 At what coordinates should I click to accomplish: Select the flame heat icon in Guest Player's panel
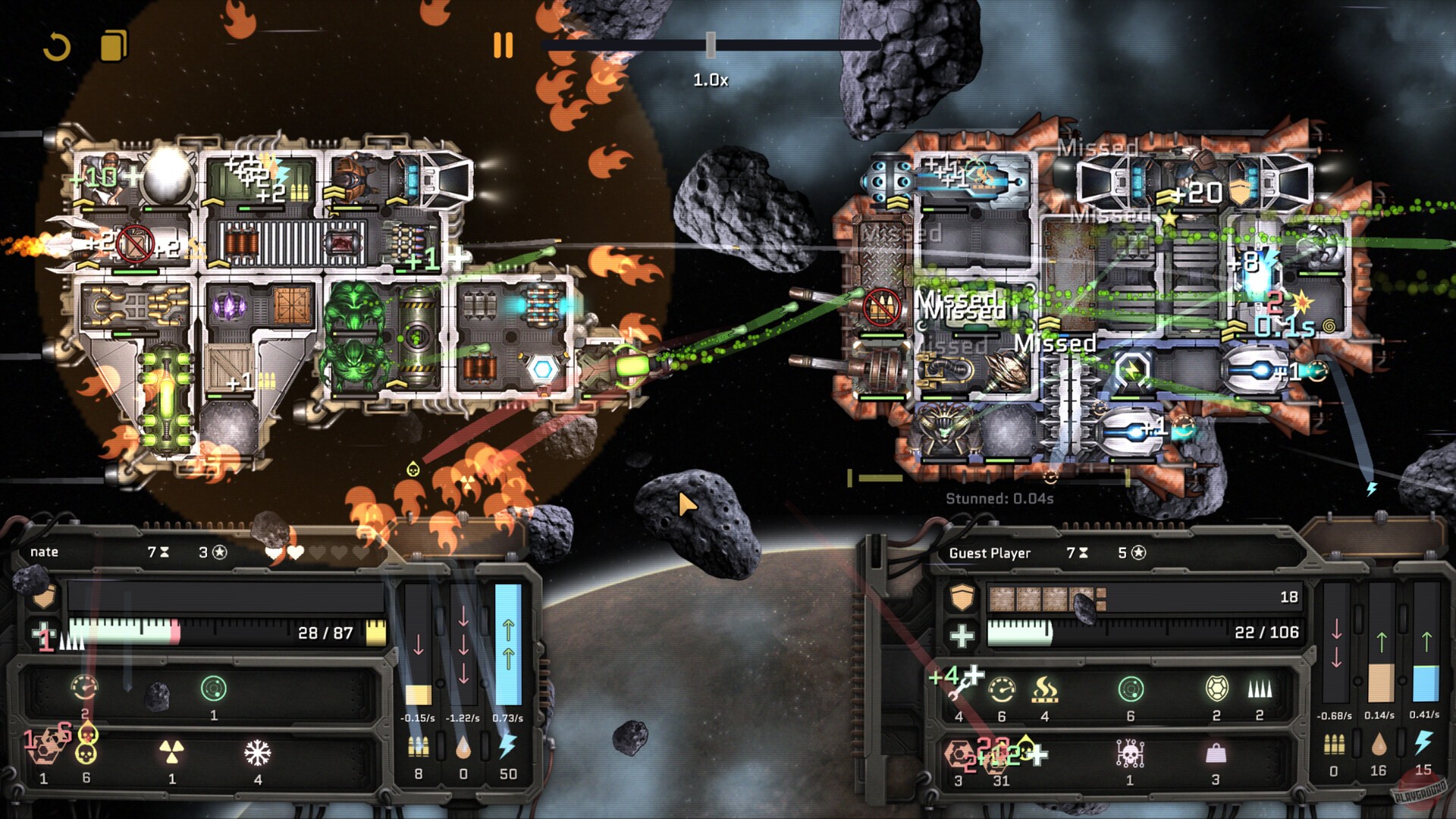point(1044,689)
